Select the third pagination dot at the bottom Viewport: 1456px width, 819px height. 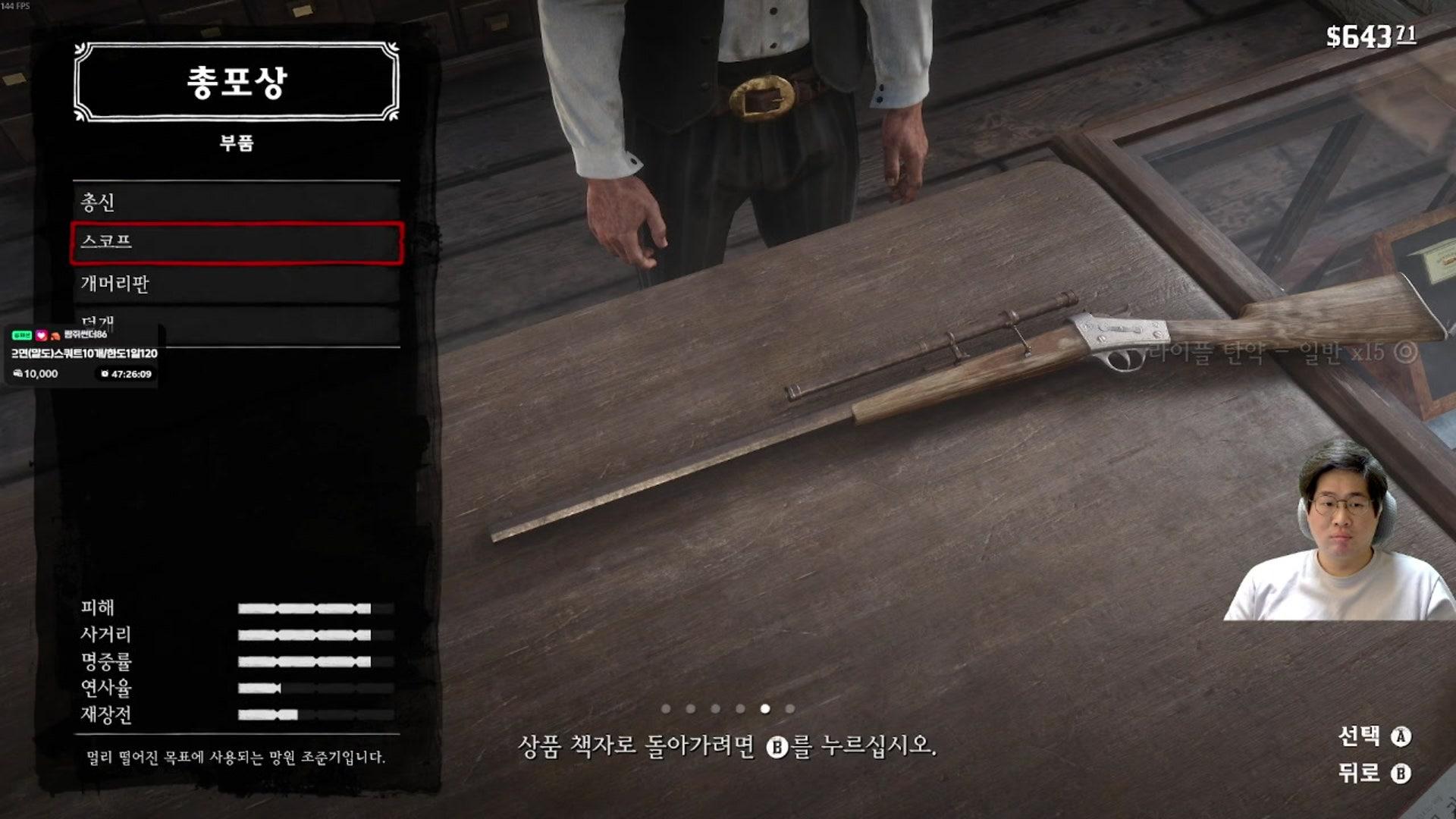click(x=714, y=709)
